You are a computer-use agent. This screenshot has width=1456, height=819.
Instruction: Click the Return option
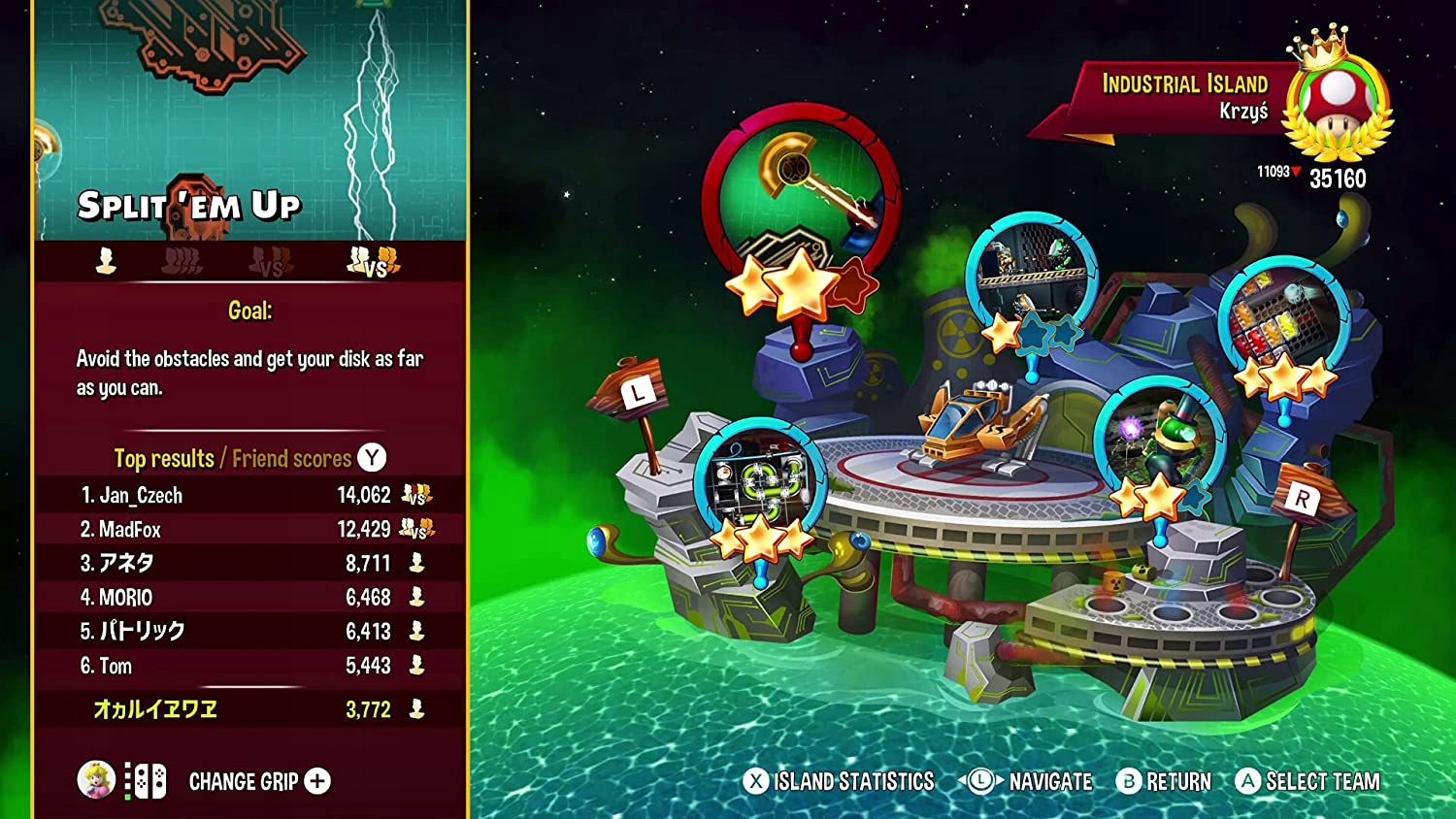(x=1164, y=781)
